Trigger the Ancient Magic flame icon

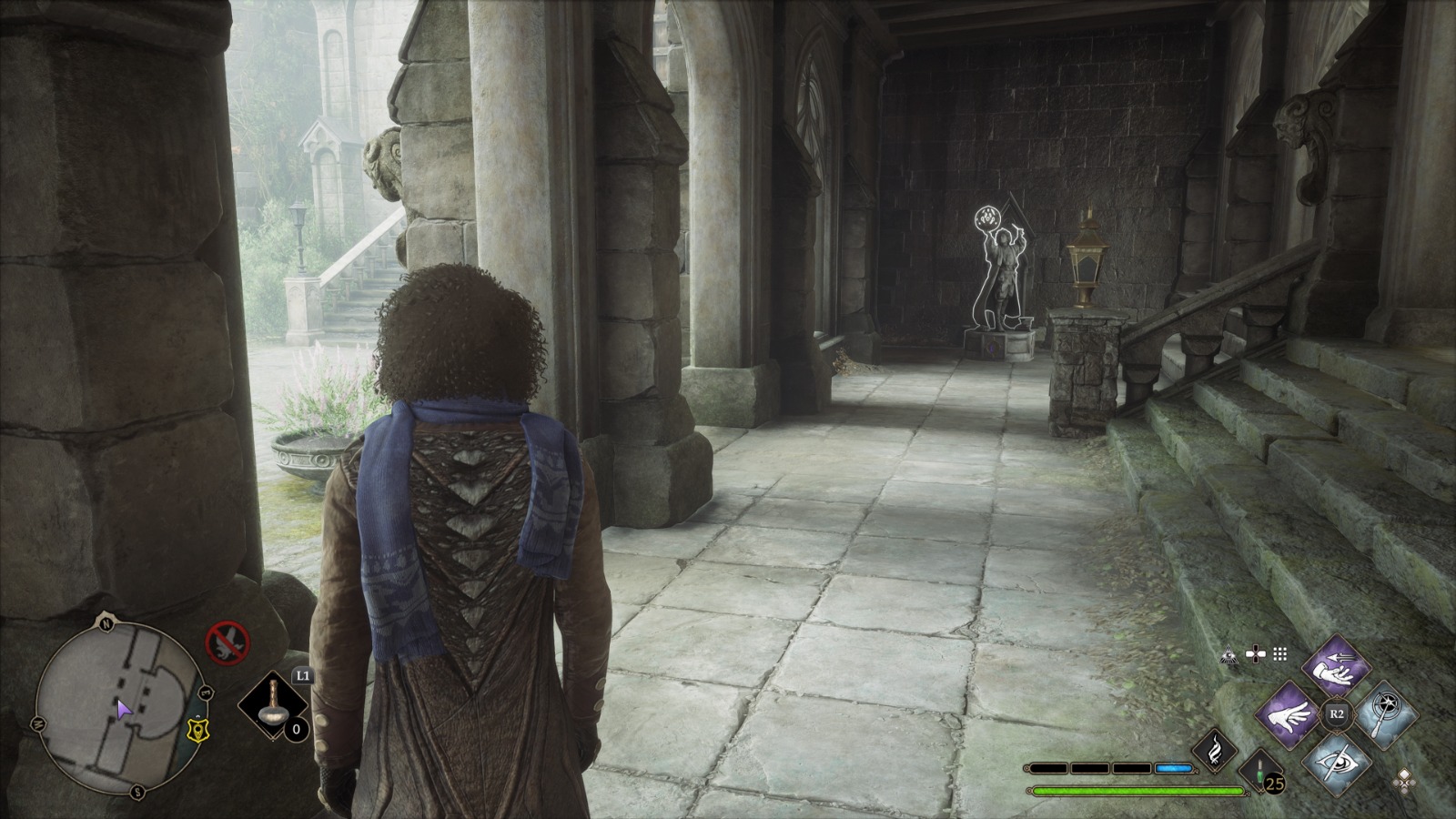coord(1216,750)
